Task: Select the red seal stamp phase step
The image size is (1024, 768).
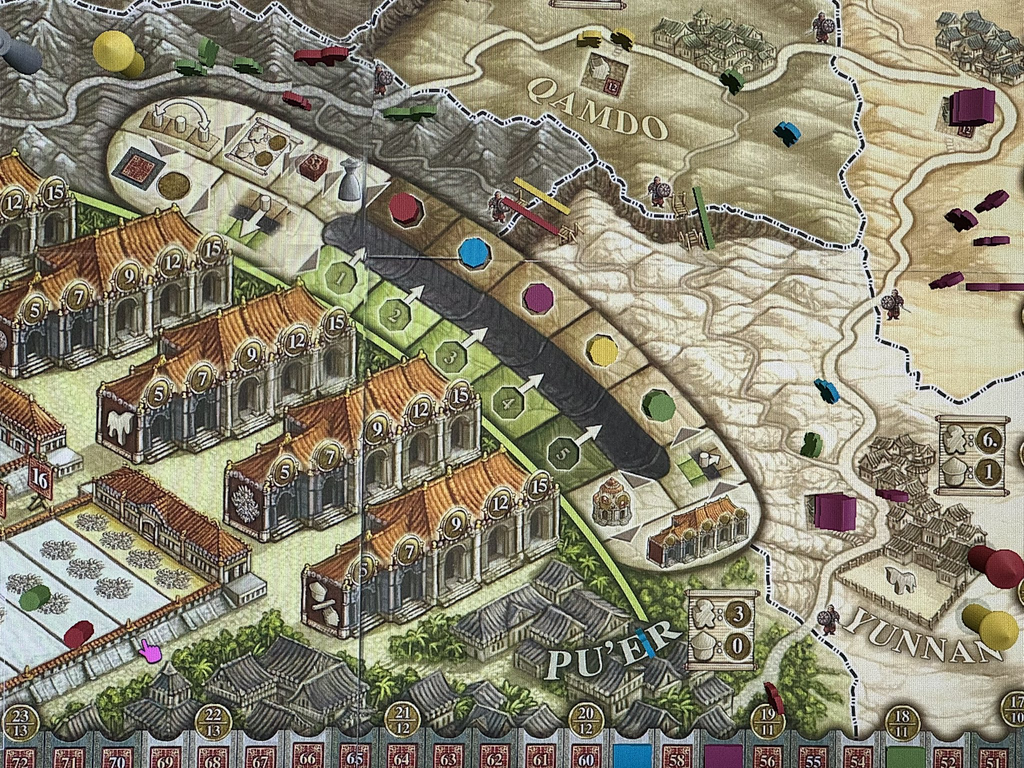Action: click(x=133, y=167)
